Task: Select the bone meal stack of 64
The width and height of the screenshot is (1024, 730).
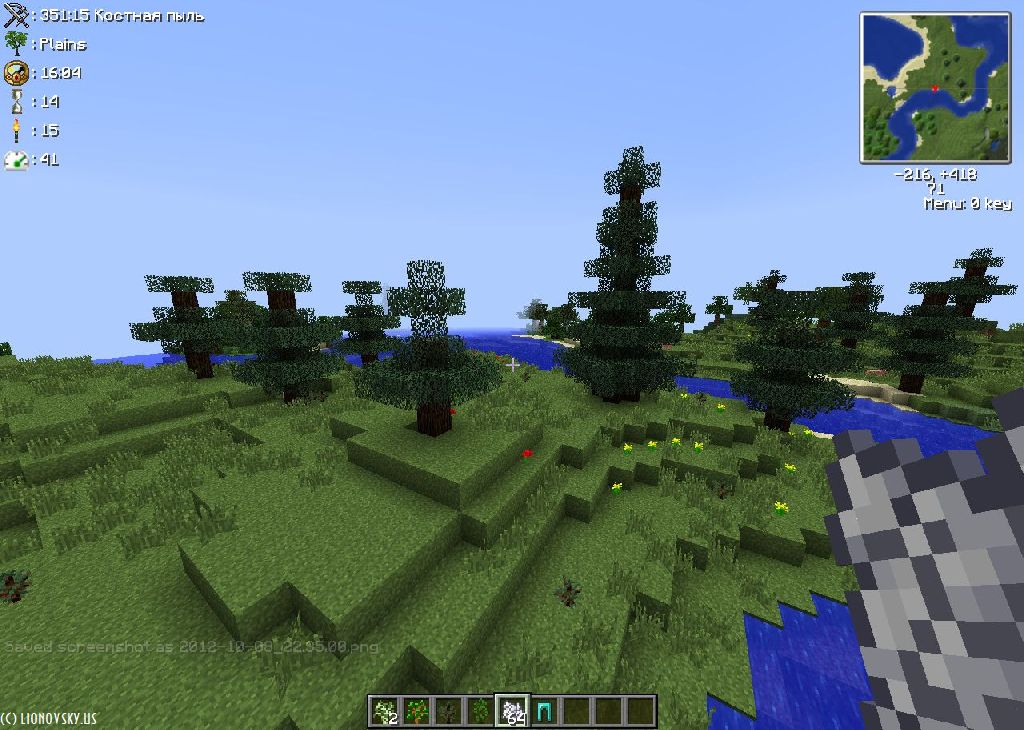Action: coord(513,711)
